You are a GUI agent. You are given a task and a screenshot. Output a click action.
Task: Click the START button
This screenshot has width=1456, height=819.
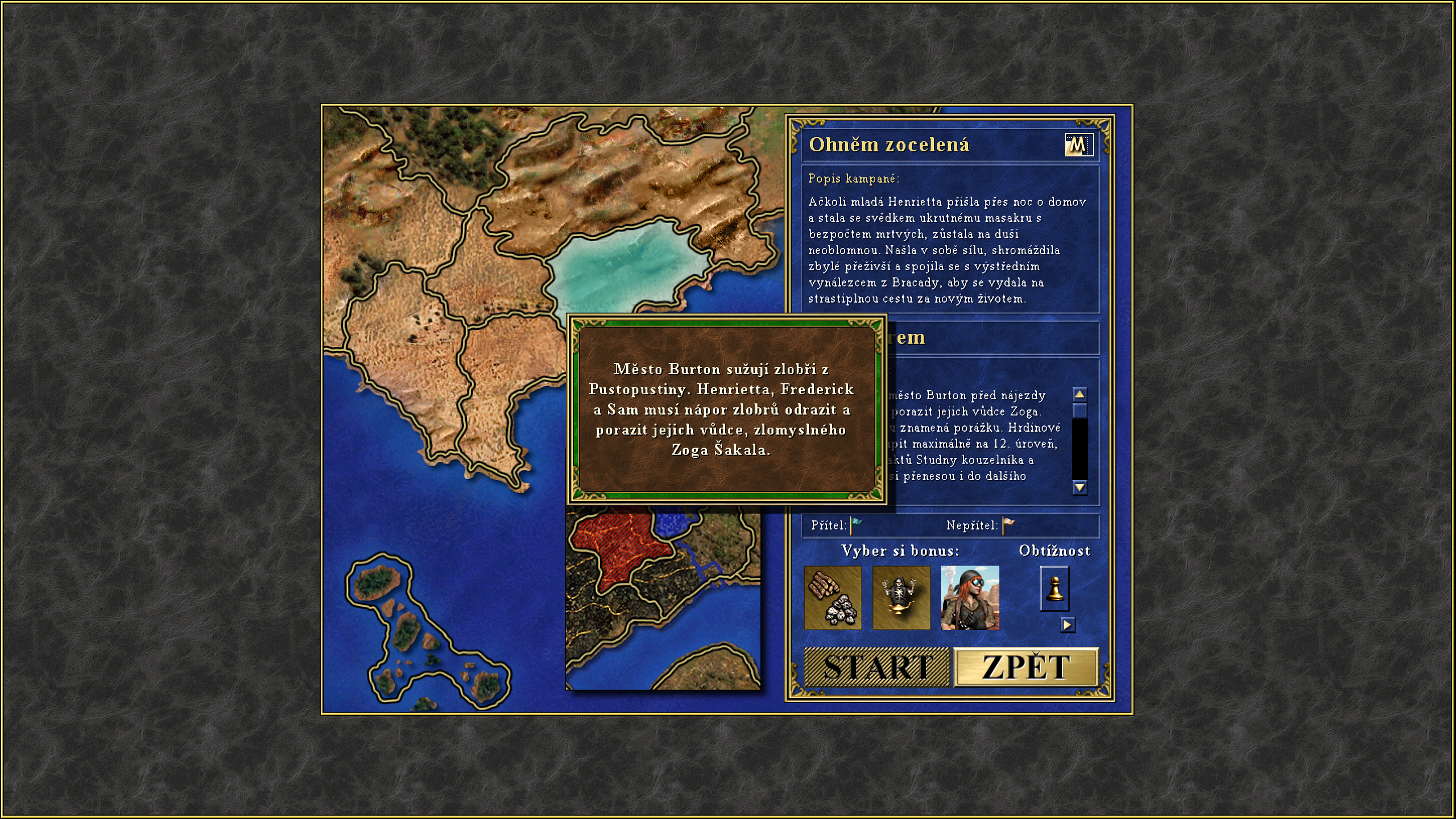click(x=876, y=667)
